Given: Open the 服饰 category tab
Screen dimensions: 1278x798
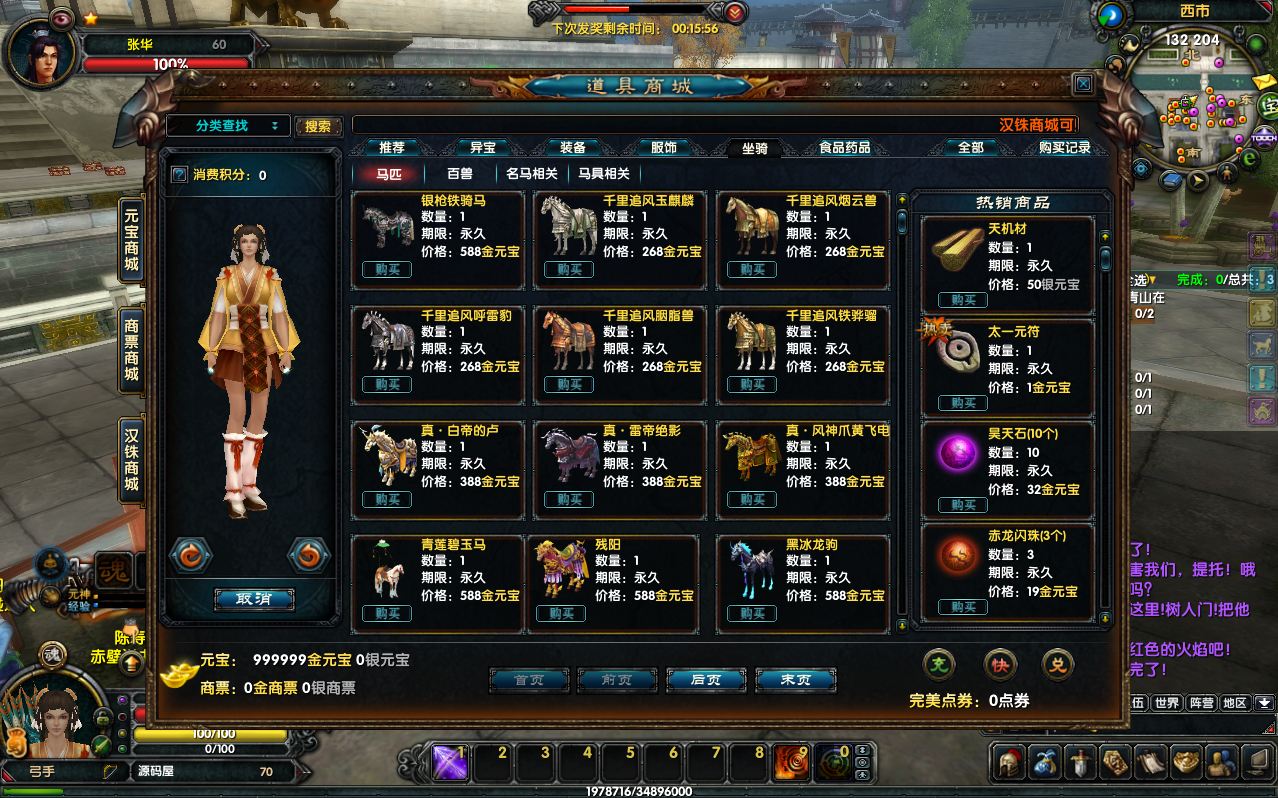Looking at the screenshot, I should pos(664,148).
